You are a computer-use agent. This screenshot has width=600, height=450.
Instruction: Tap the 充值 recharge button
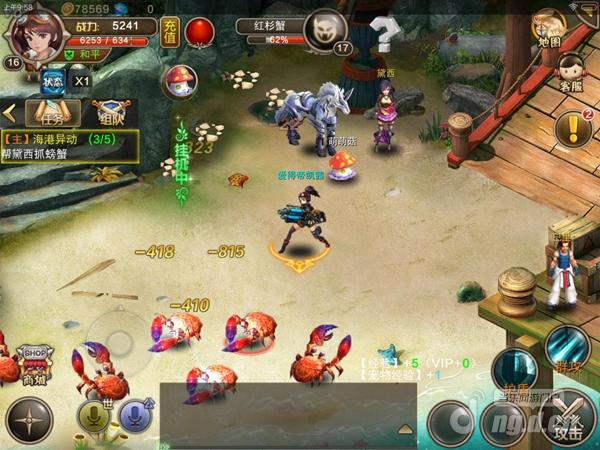coord(170,32)
